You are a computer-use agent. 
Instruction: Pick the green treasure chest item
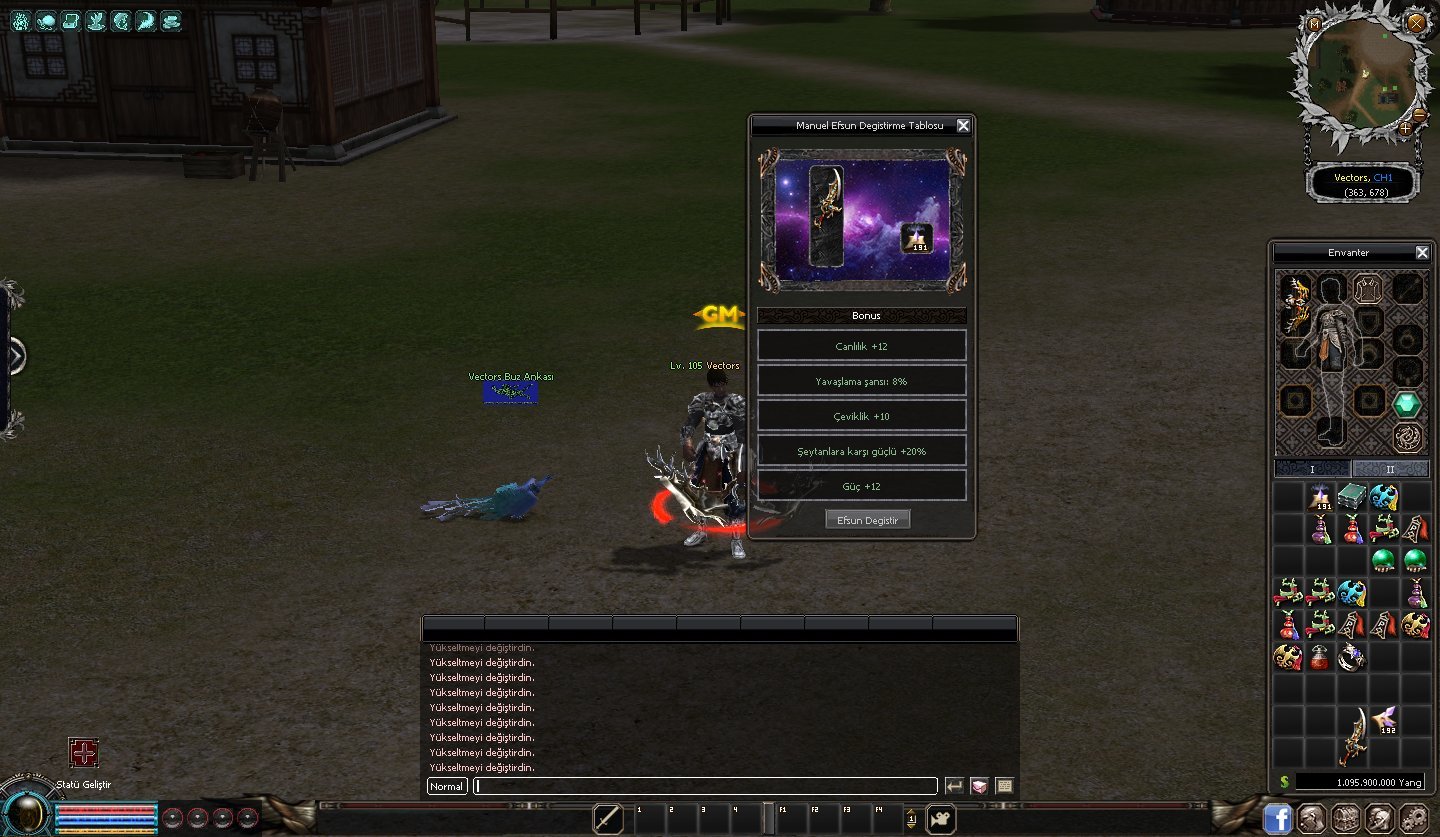[1353, 496]
